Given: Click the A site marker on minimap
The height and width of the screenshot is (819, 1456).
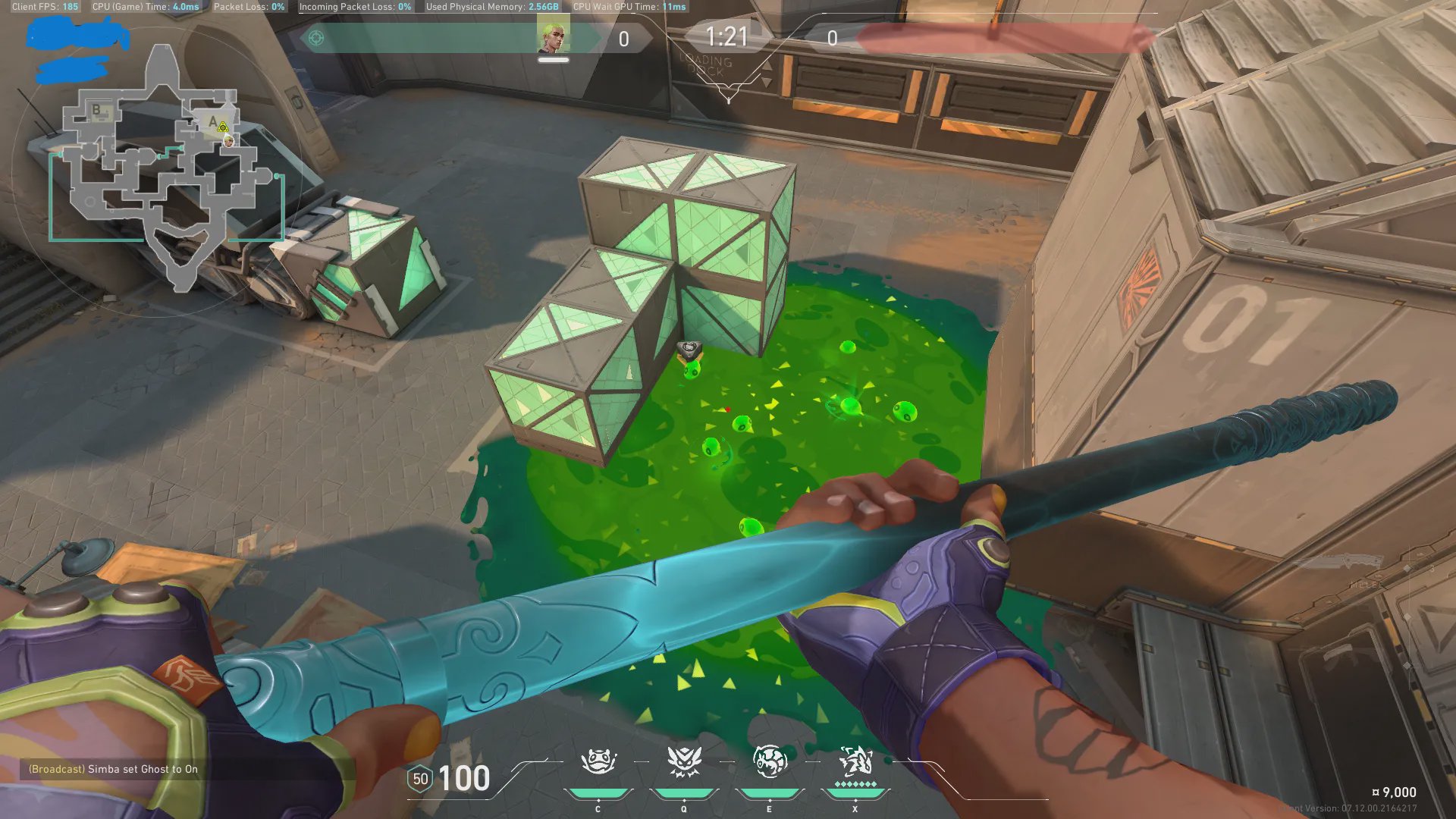Looking at the screenshot, I should [213, 121].
